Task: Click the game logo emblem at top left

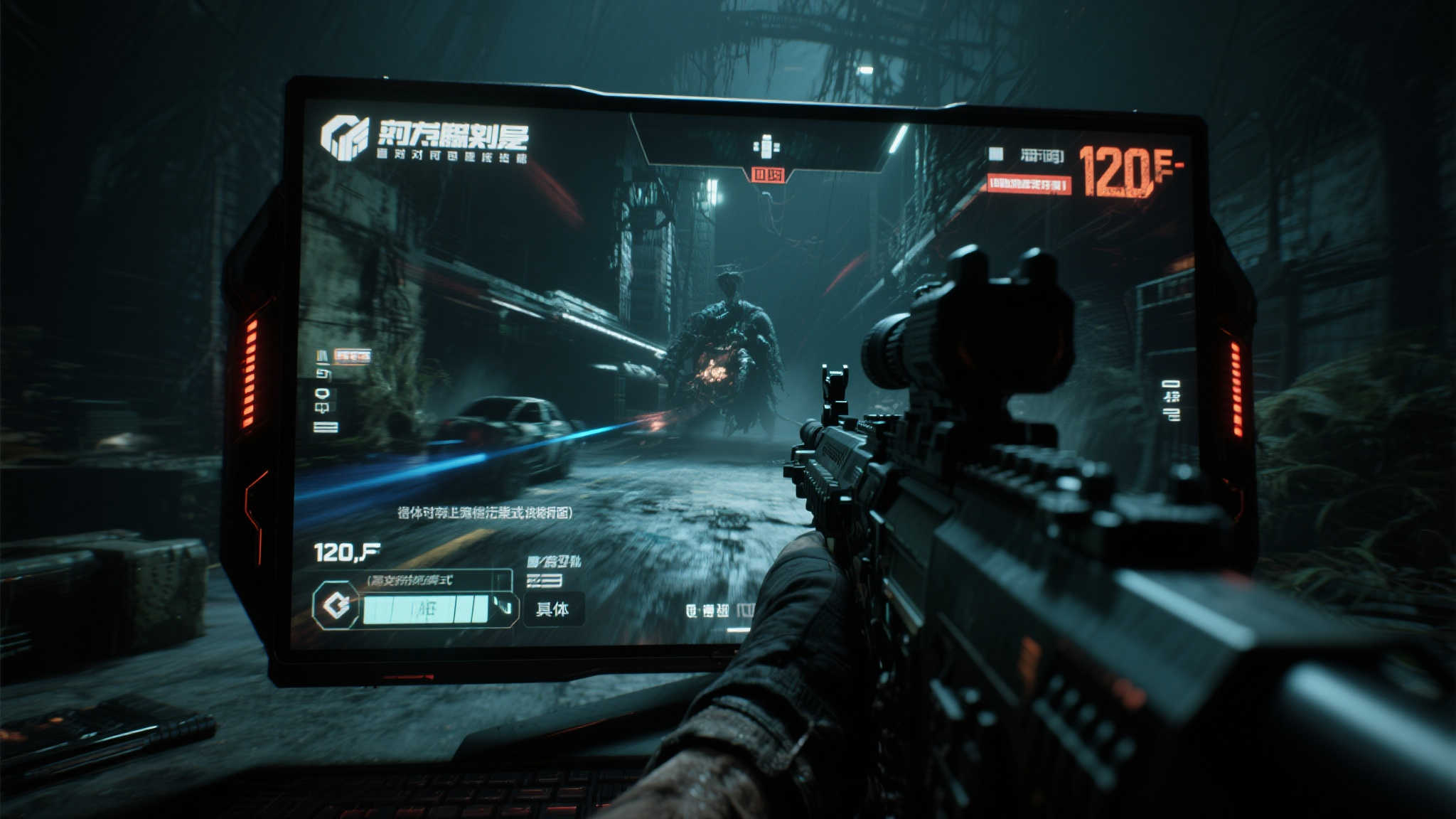Action: pos(345,137)
